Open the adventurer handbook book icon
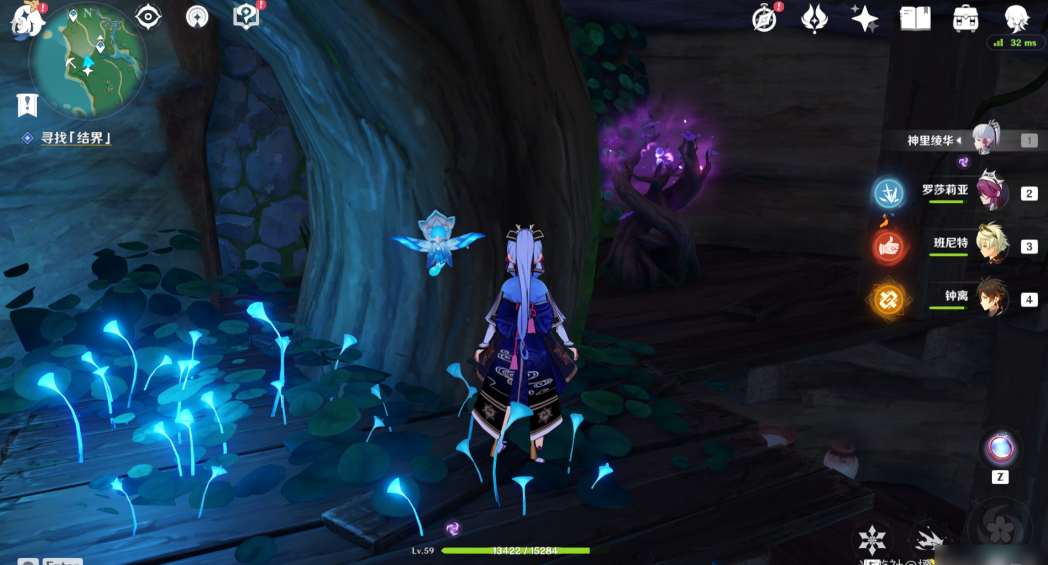This screenshot has height=565, width=1048. [x=915, y=18]
